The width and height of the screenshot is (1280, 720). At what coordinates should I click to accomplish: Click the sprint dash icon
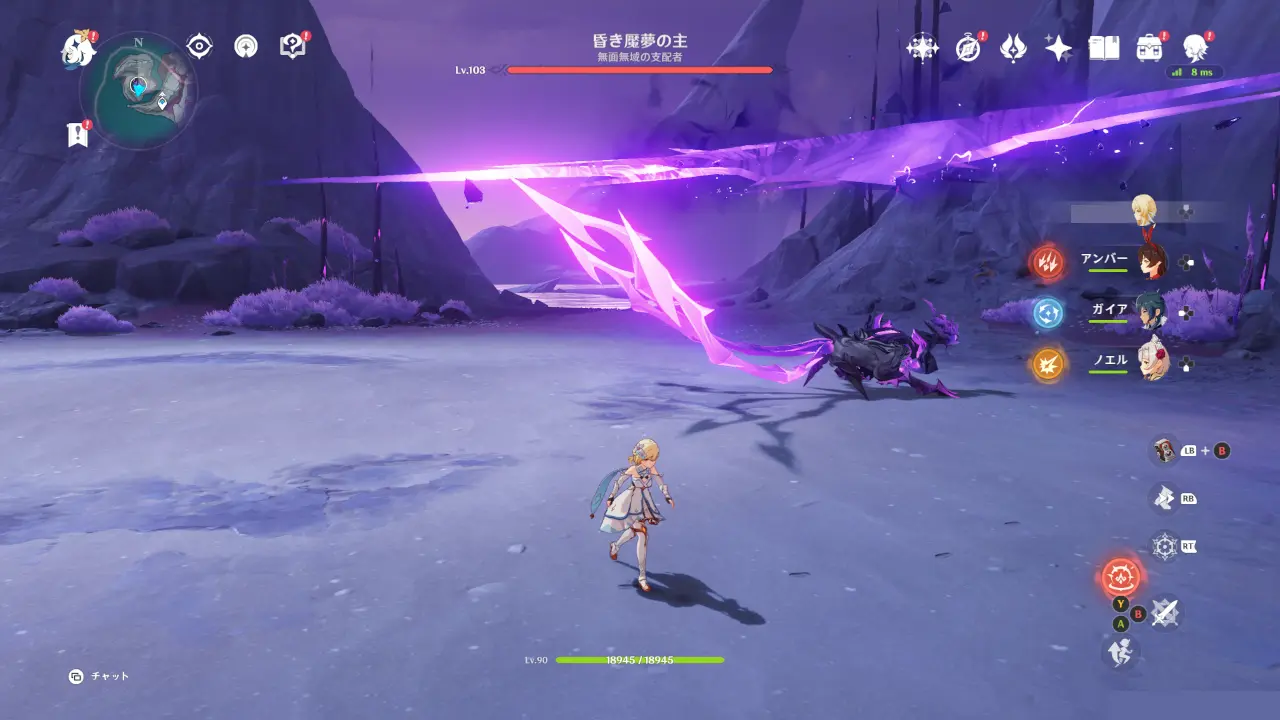pos(1120,652)
